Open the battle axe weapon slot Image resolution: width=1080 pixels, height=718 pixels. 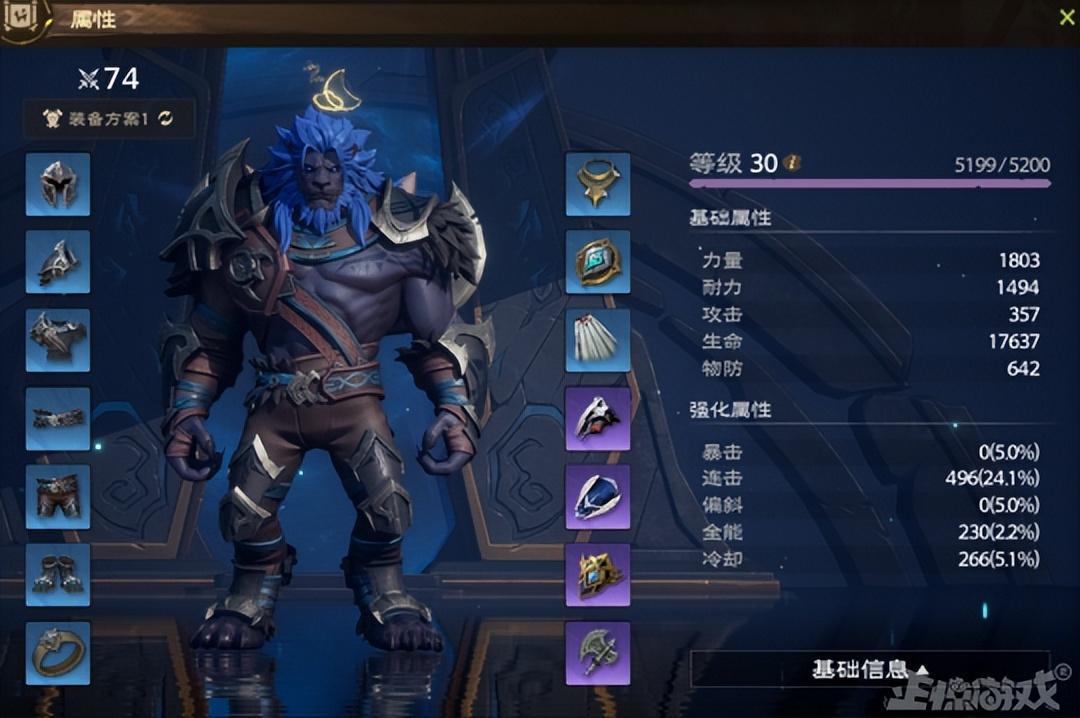[598, 652]
